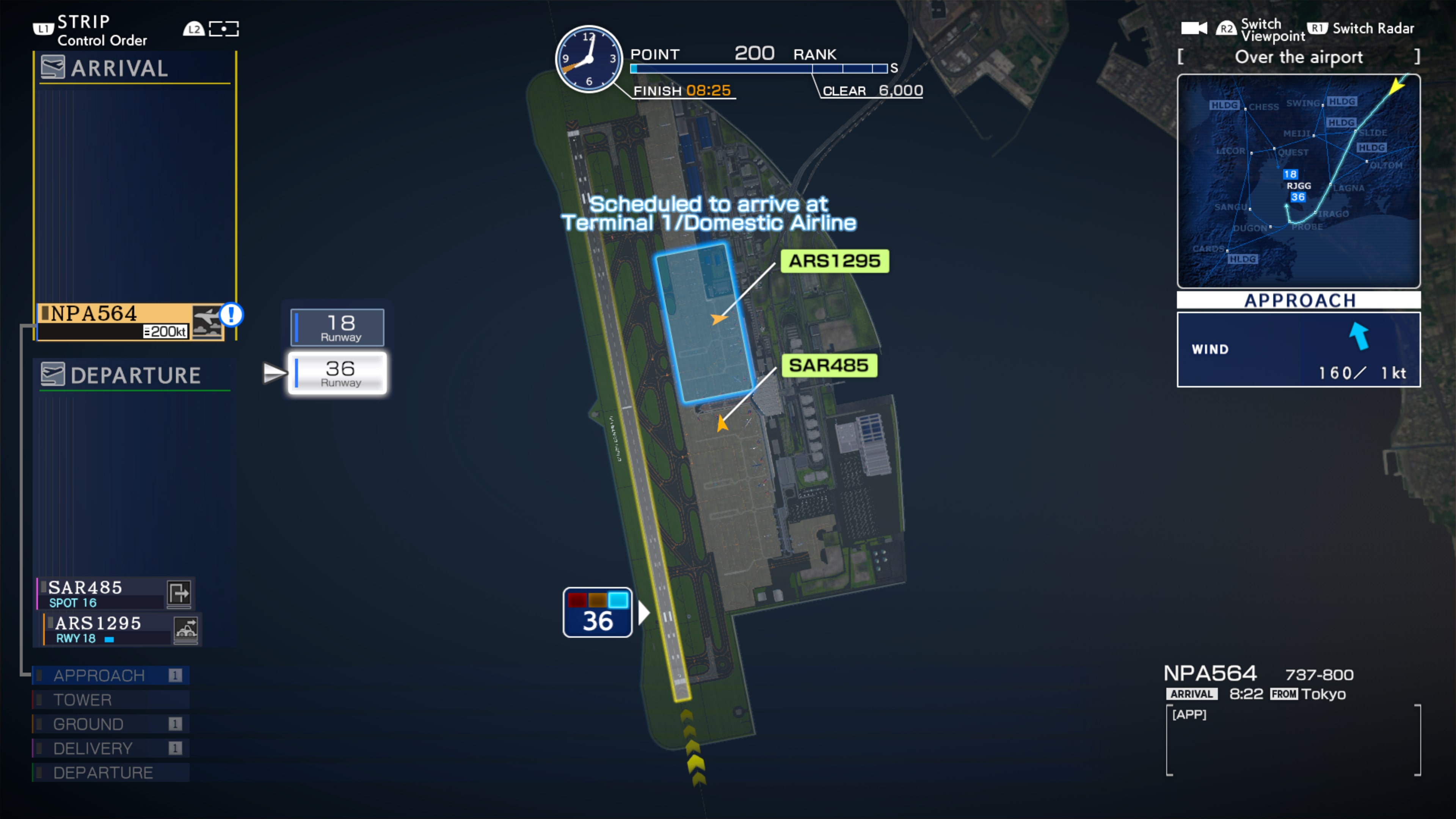Click the pushback gate icon on SAR485 strip
This screenshot has height=819, width=1456.
pos(180,592)
